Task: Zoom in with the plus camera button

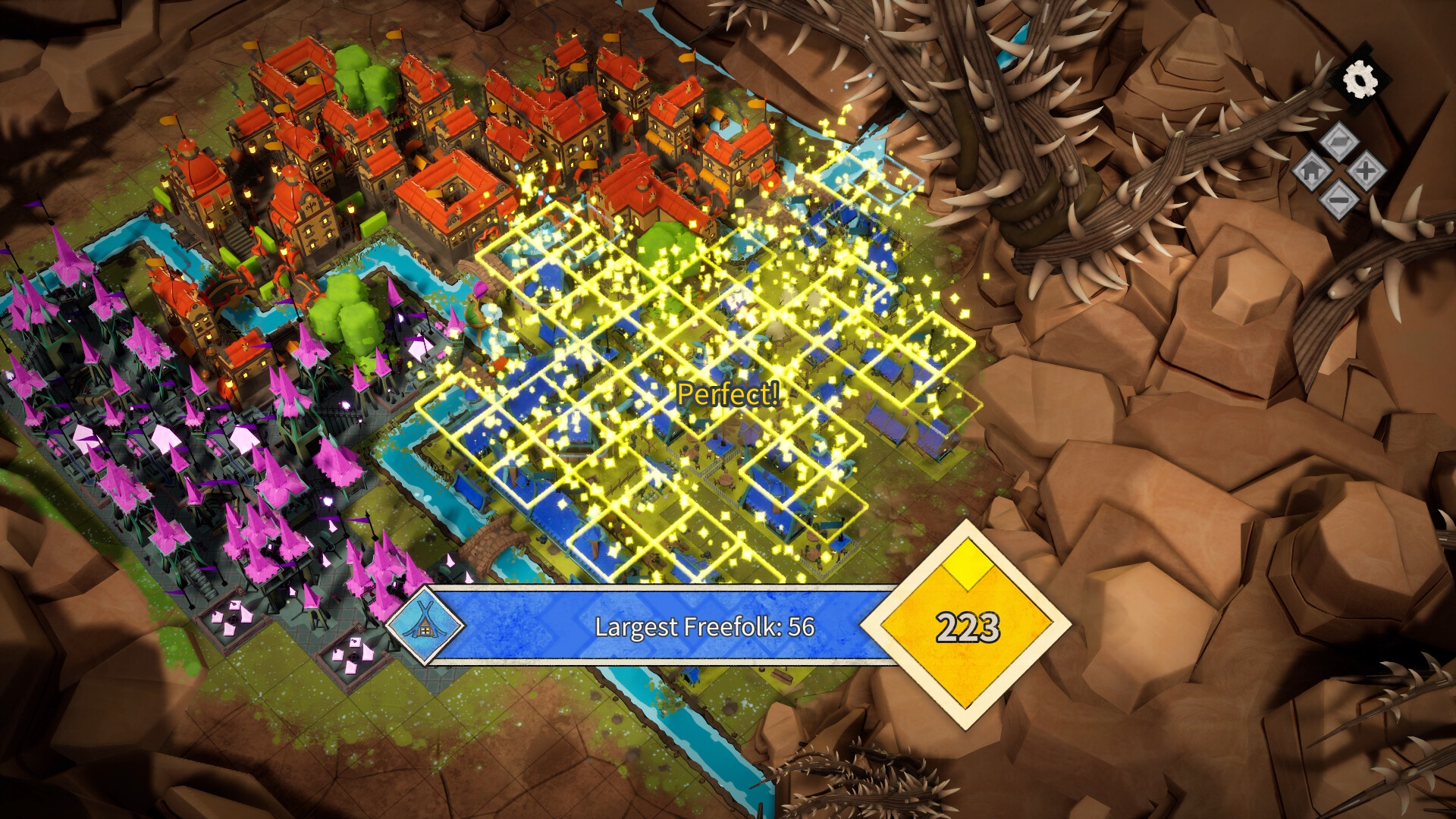Action: pos(1367,168)
